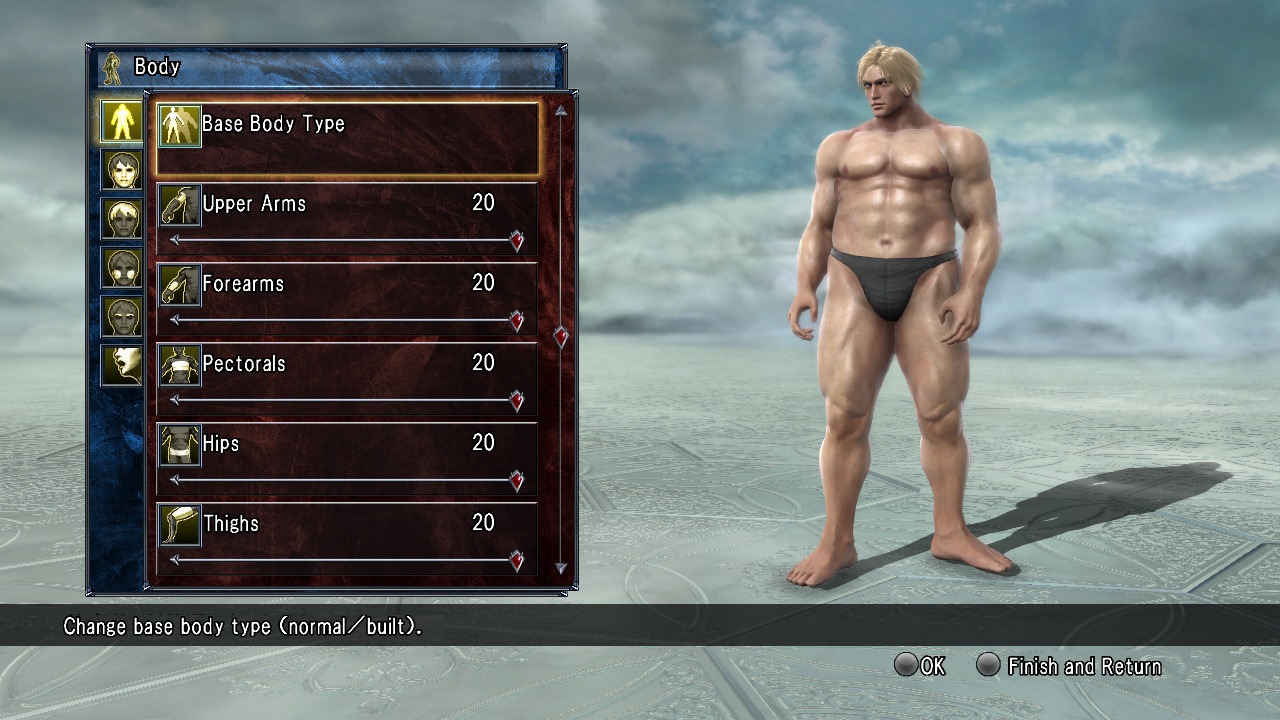
Task: Open the face tab
Action: [121, 169]
